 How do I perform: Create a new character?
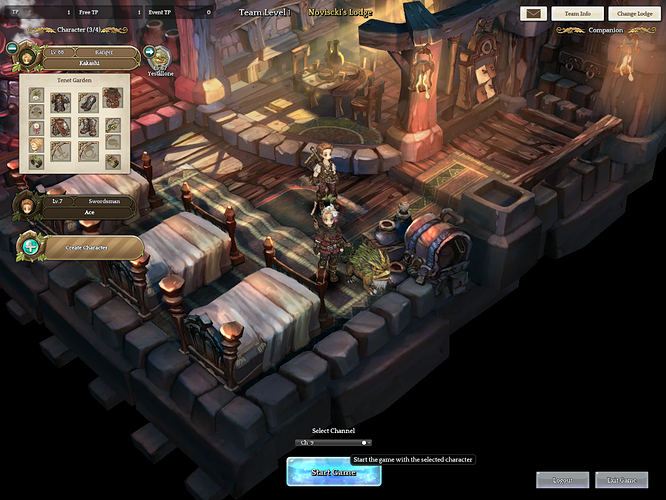tap(90, 246)
